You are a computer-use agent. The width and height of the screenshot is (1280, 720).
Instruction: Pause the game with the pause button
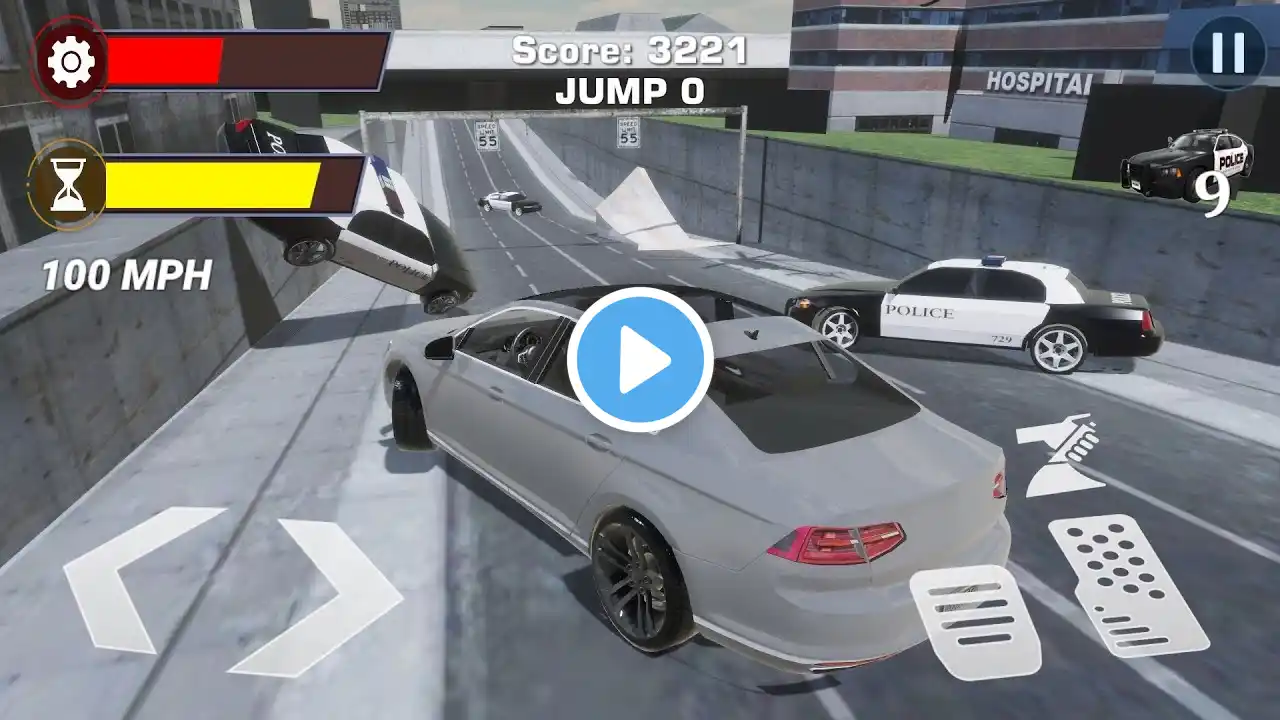click(1227, 52)
